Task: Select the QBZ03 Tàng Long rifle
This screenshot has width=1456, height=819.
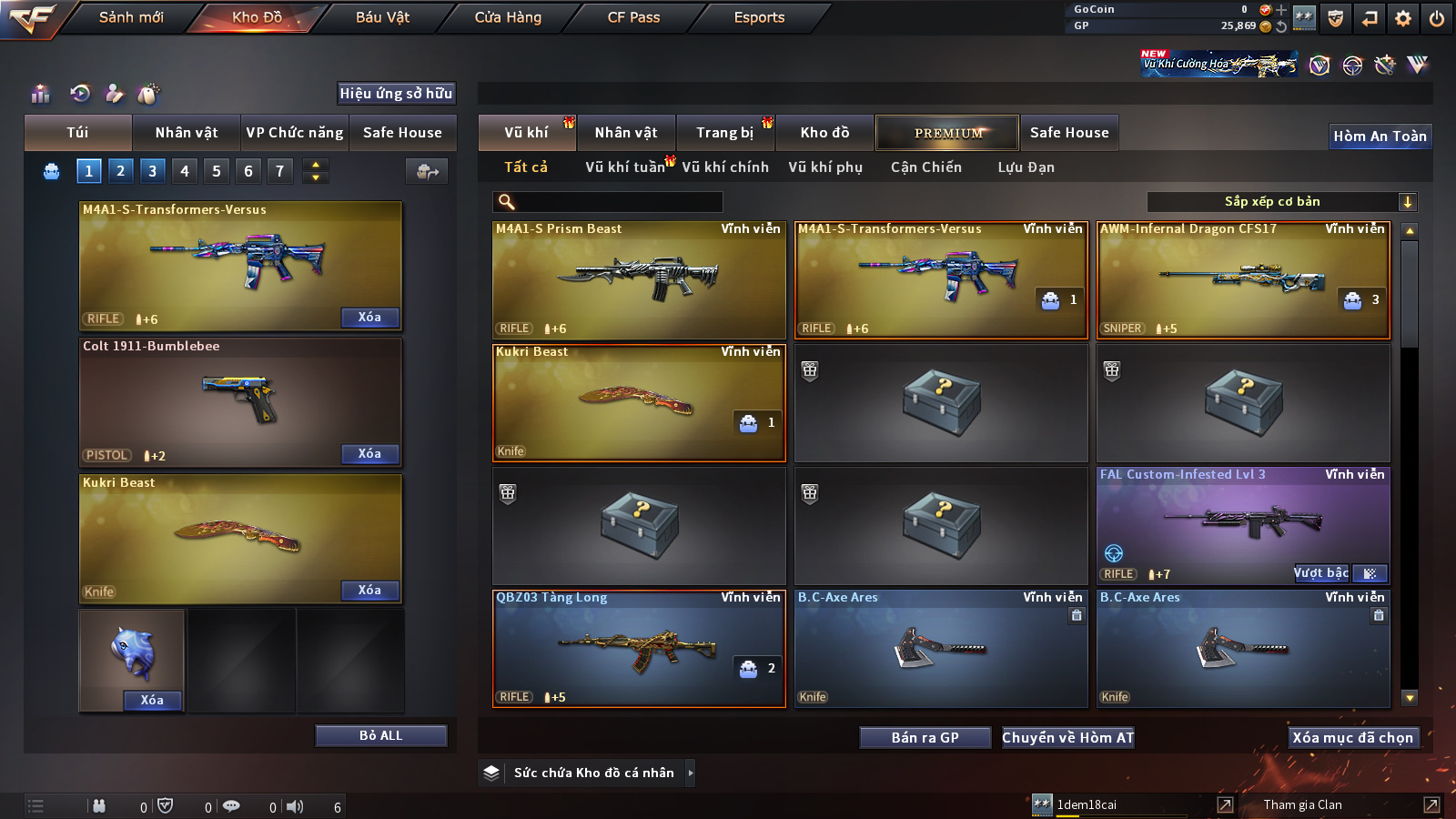Action: point(639,649)
